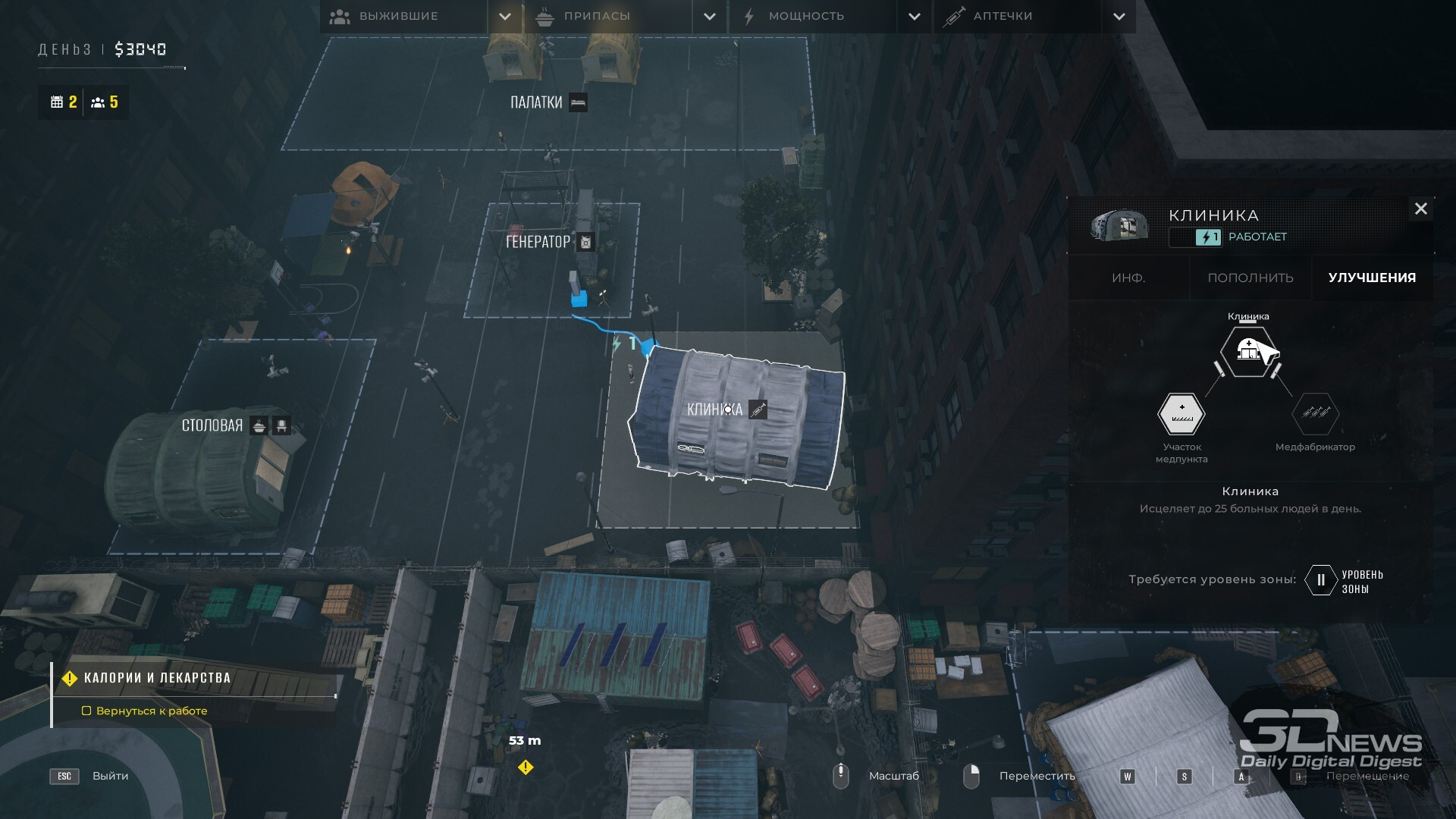Expand the МОЩНОСТЬ dropdown
This screenshot has width=1456, height=819.
(915, 16)
